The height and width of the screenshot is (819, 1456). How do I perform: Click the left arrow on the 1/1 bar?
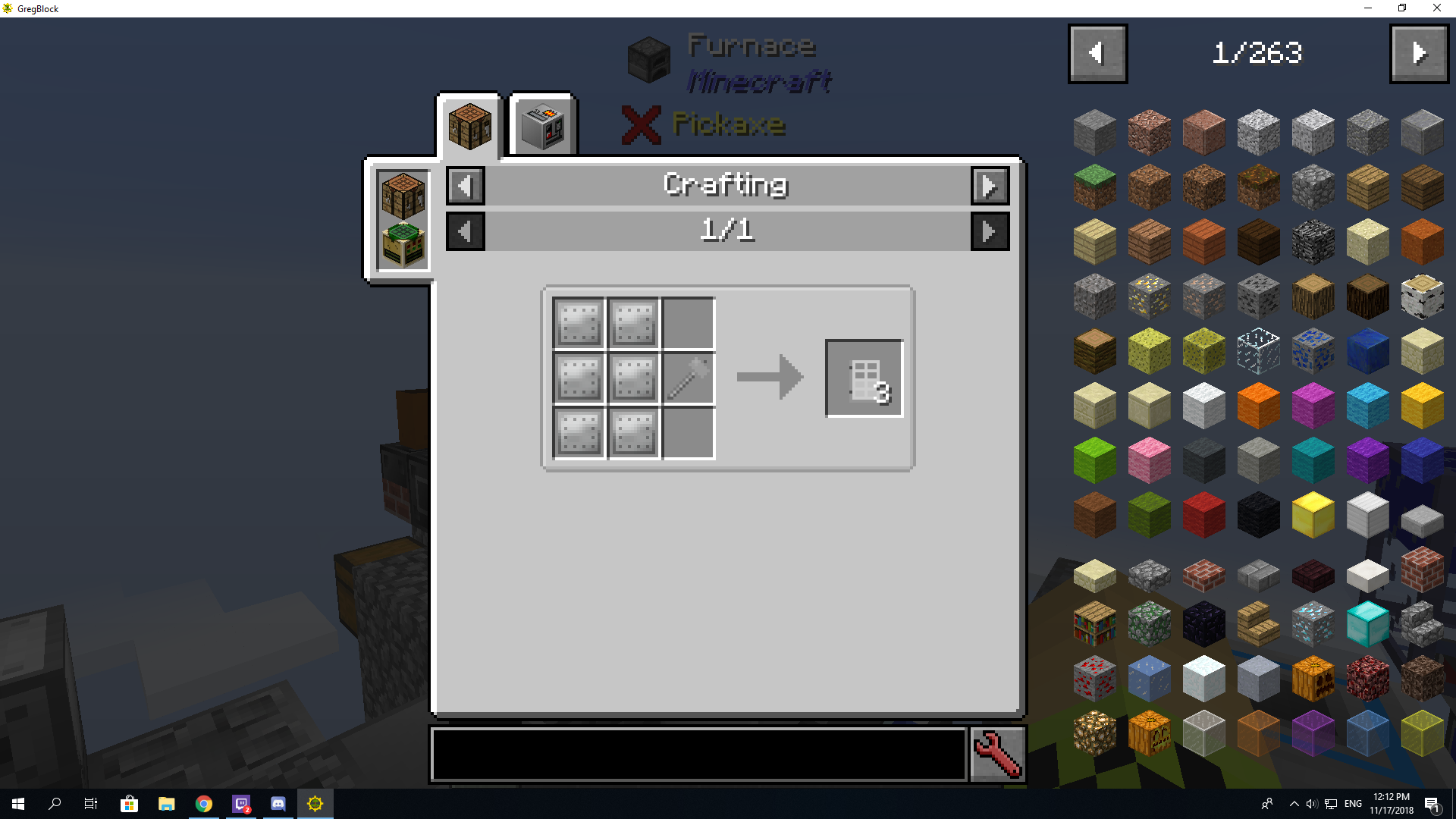pos(465,231)
